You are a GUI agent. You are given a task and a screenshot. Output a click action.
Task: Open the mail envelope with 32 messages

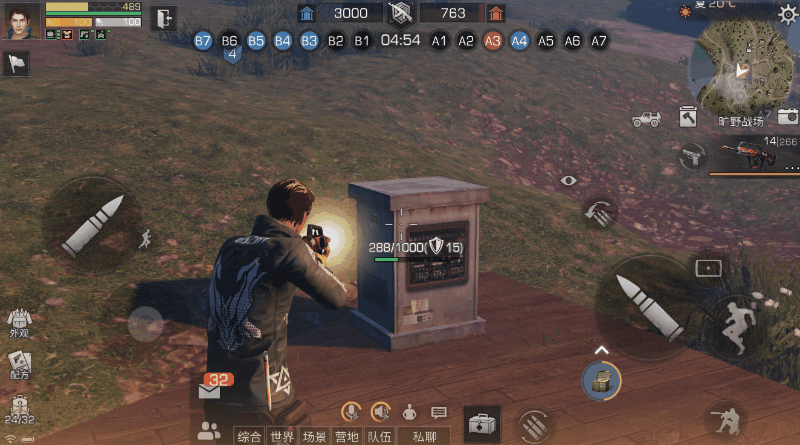[210, 390]
